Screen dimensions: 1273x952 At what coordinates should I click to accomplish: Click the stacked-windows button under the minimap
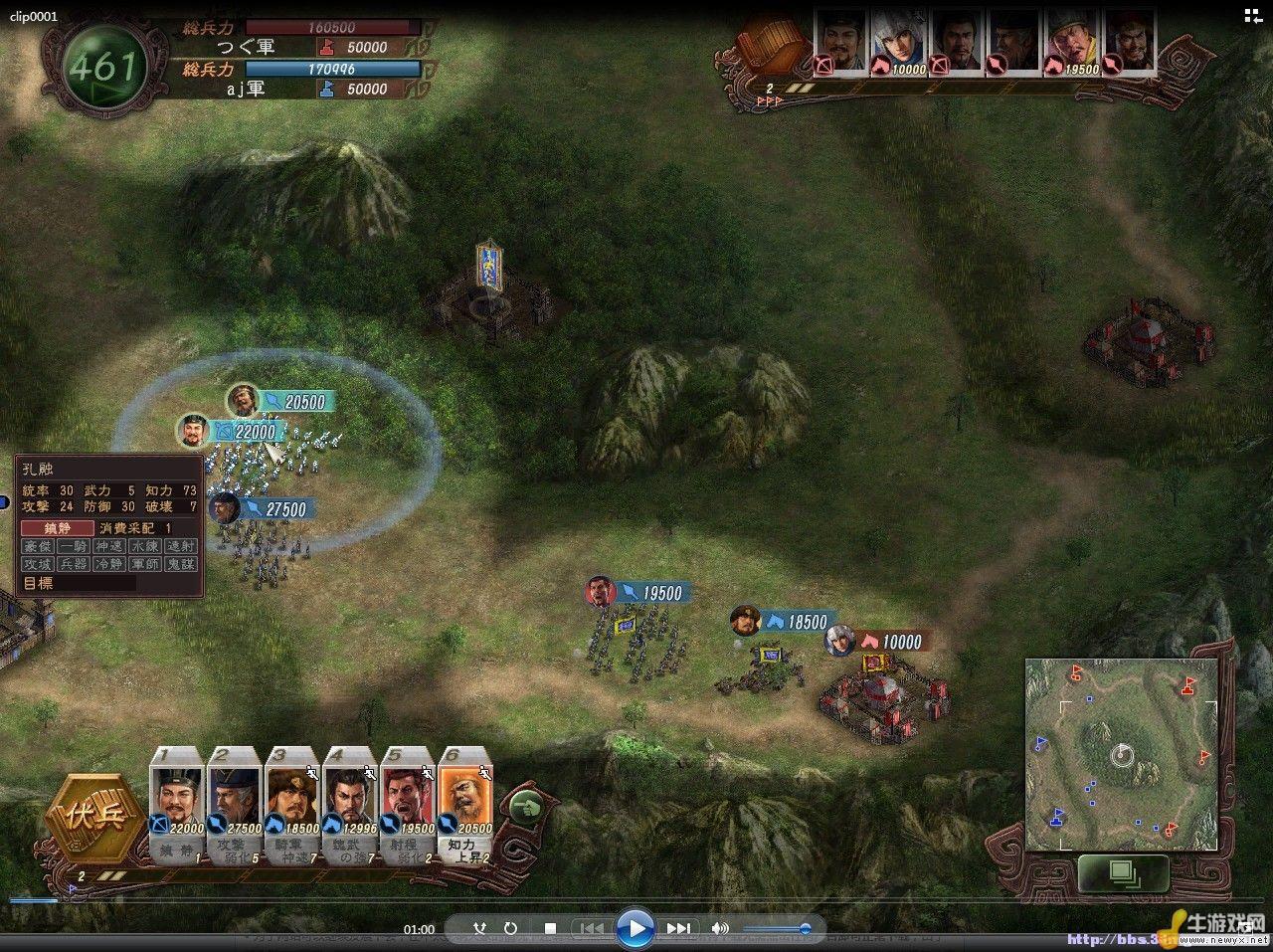pyautogui.click(x=1123, y=872)
